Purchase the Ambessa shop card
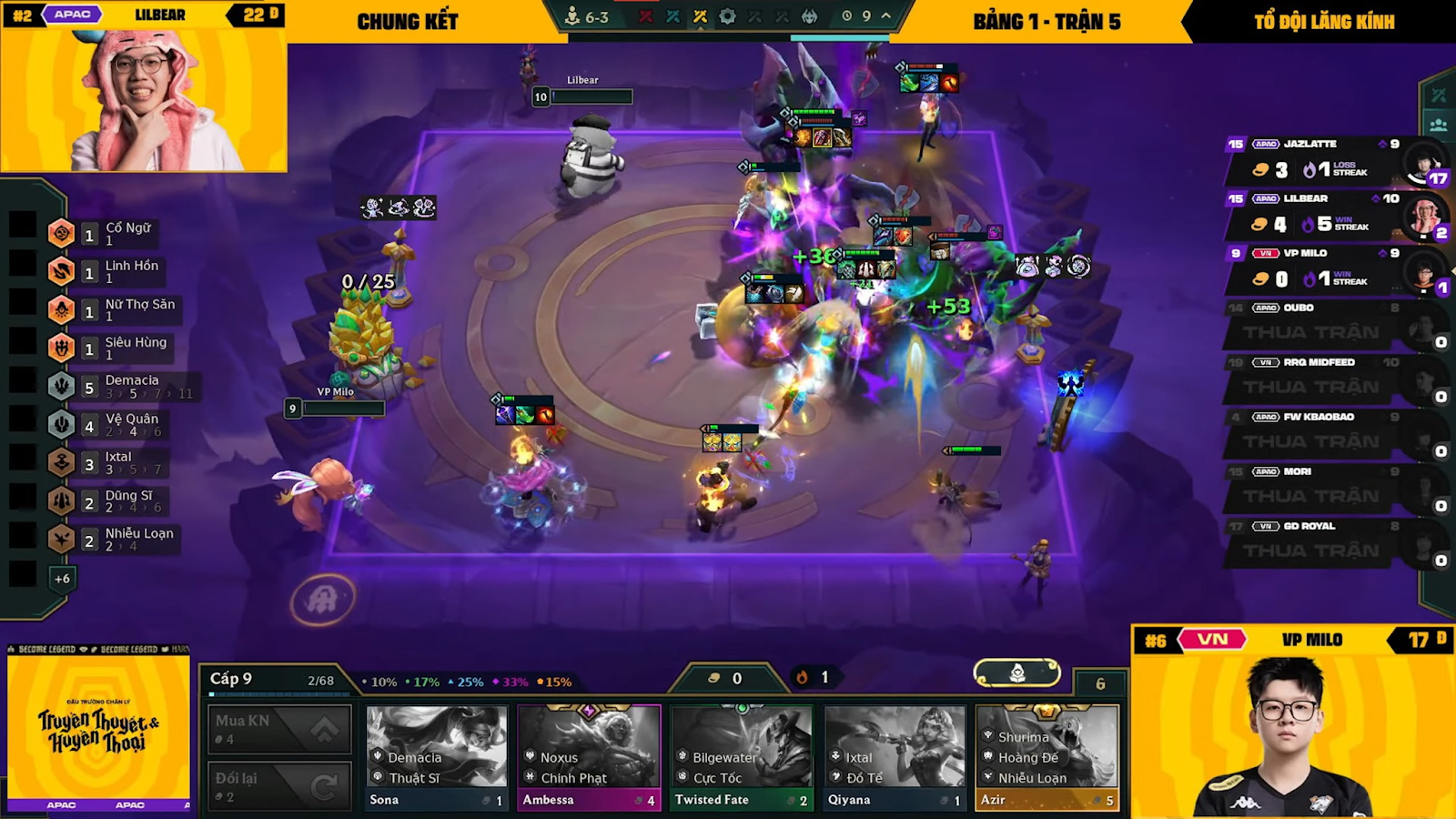The image size is (1456, 819). point(589,757)
